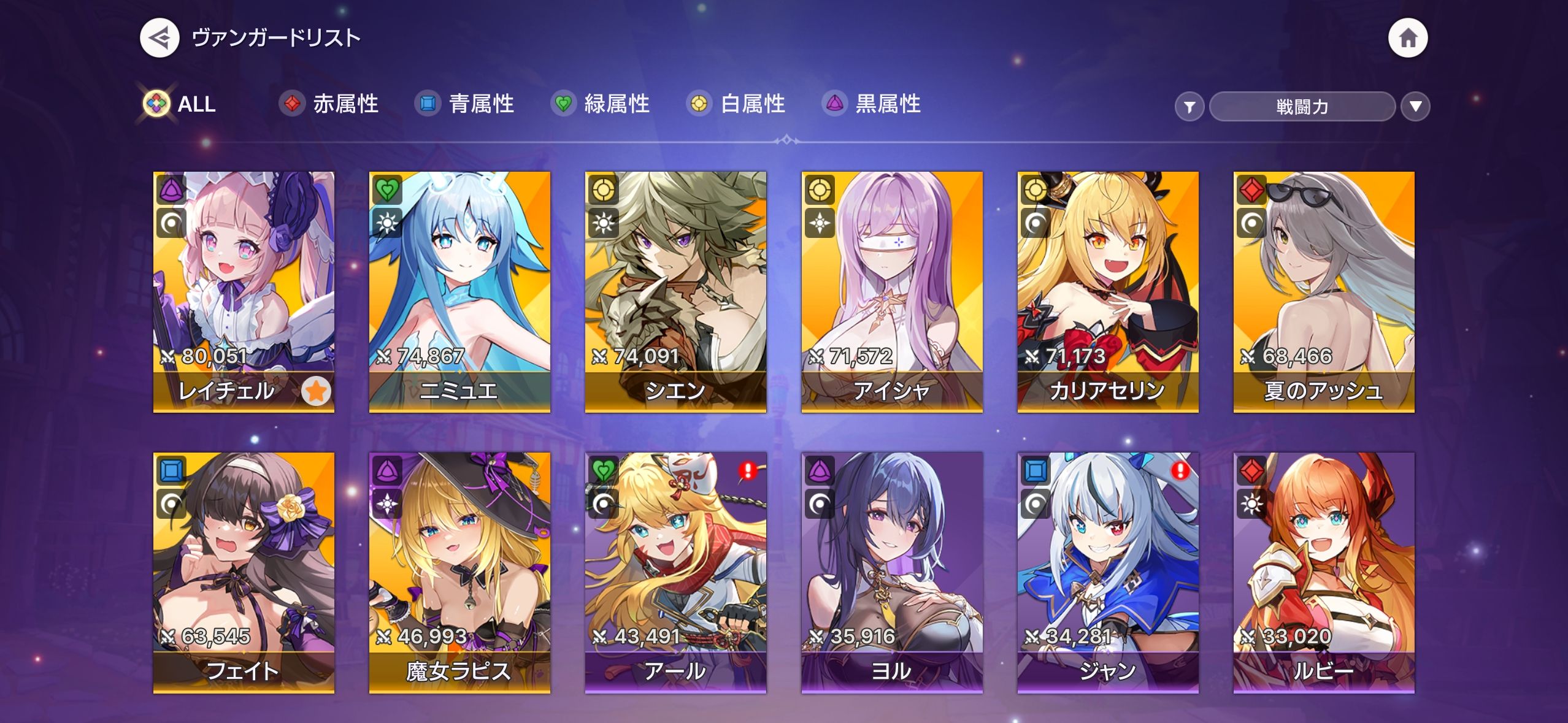
Task: Choose the ルビー character card
Action: pos(1323,572)
